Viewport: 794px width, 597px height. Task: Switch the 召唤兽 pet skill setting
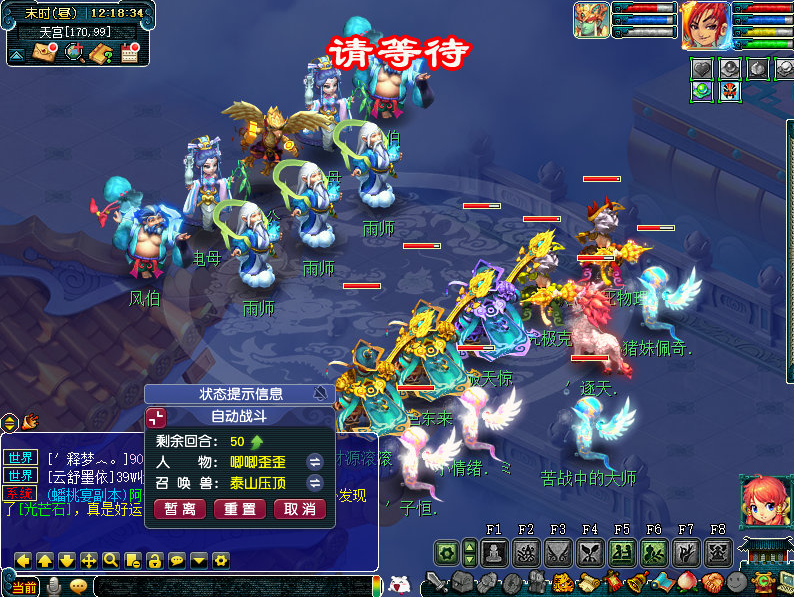pos(314,483)
